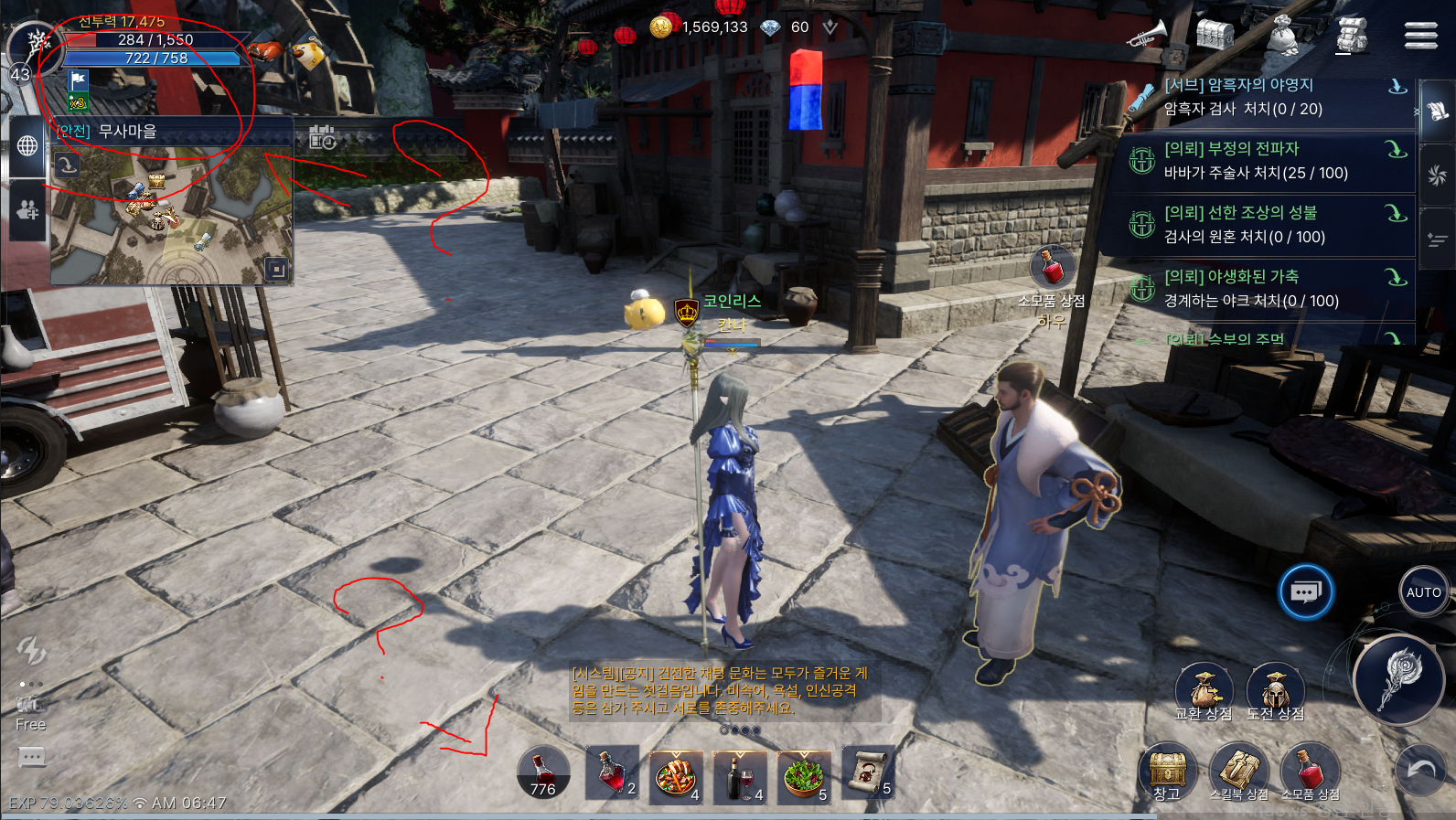Open the blue speech bubble chat button

pyautogui.click(x=1305, y=592)
